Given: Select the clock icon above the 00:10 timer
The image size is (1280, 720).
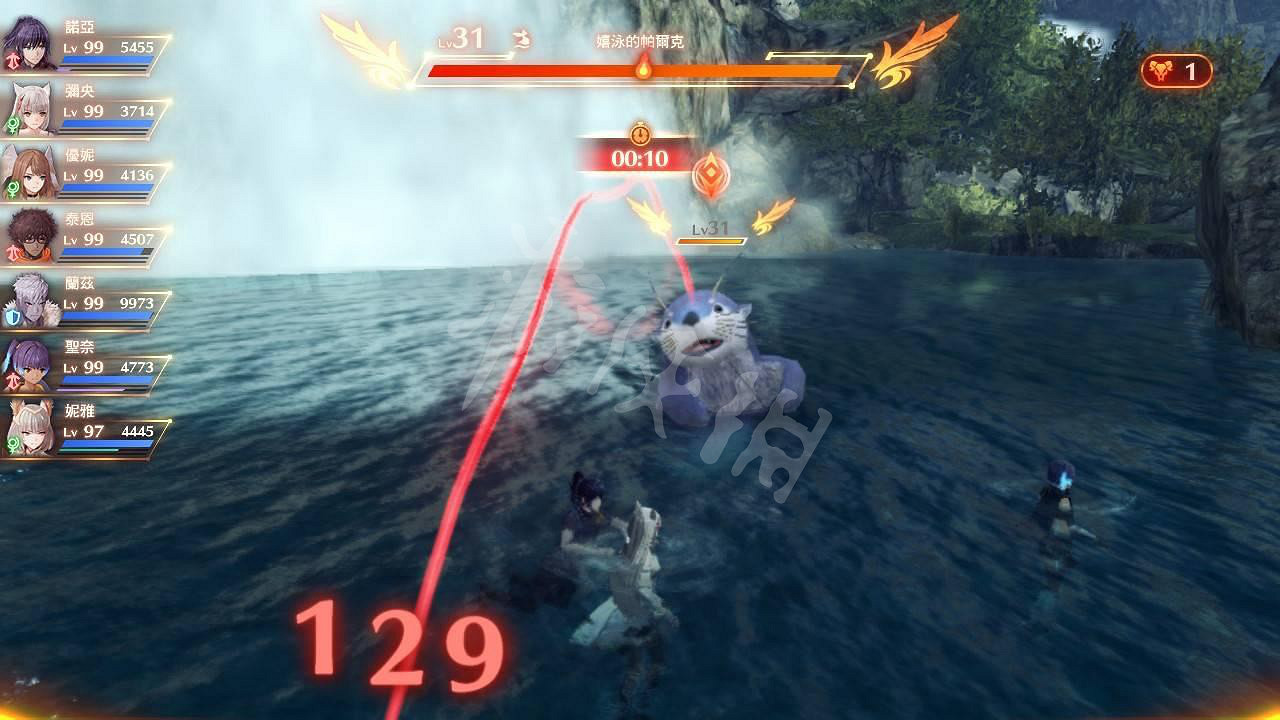Looking at the screenshot, I should (639, 131).
